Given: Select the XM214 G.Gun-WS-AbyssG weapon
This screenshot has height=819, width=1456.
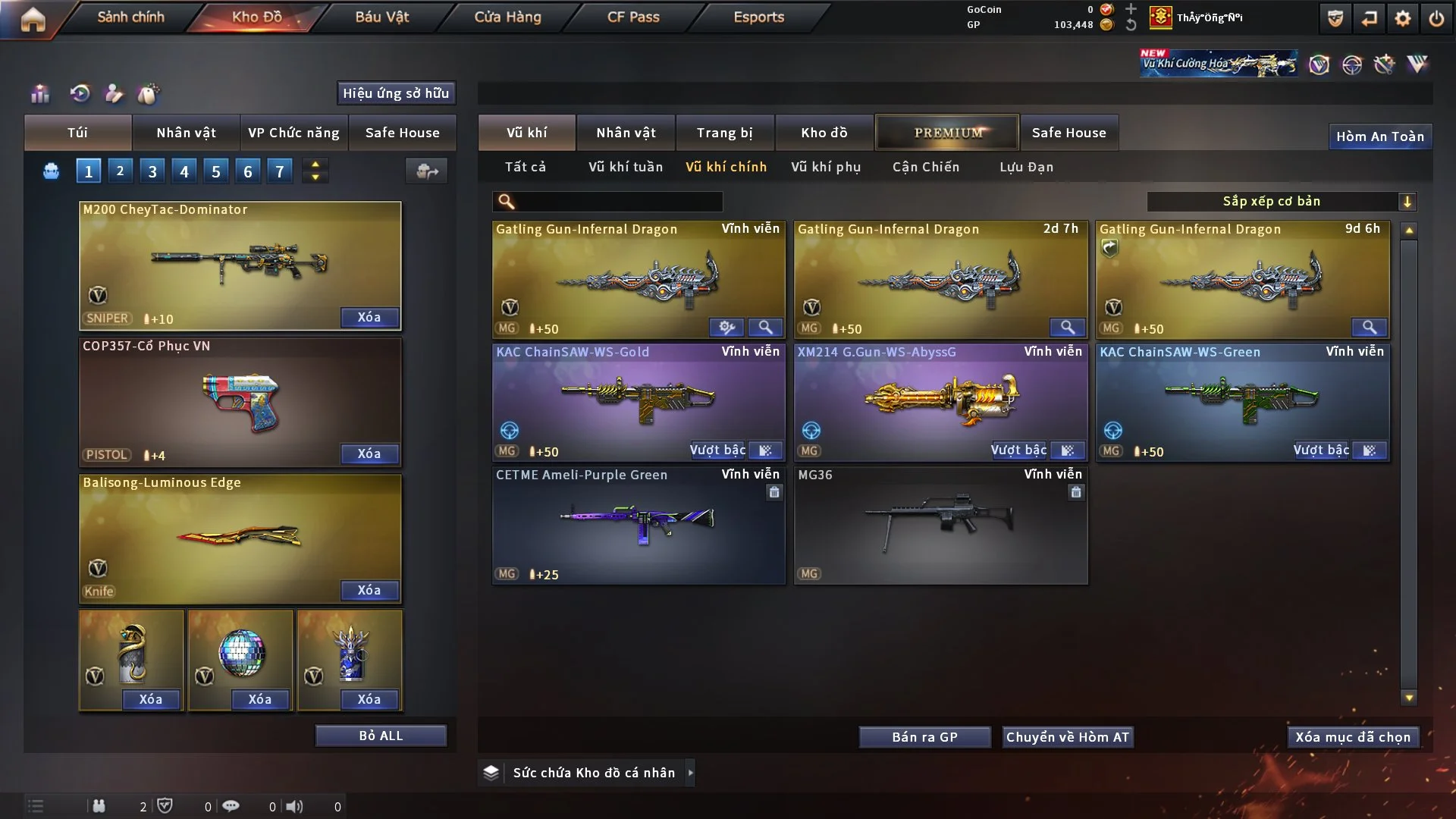Looking at the screenshot, I should (940, 398).
